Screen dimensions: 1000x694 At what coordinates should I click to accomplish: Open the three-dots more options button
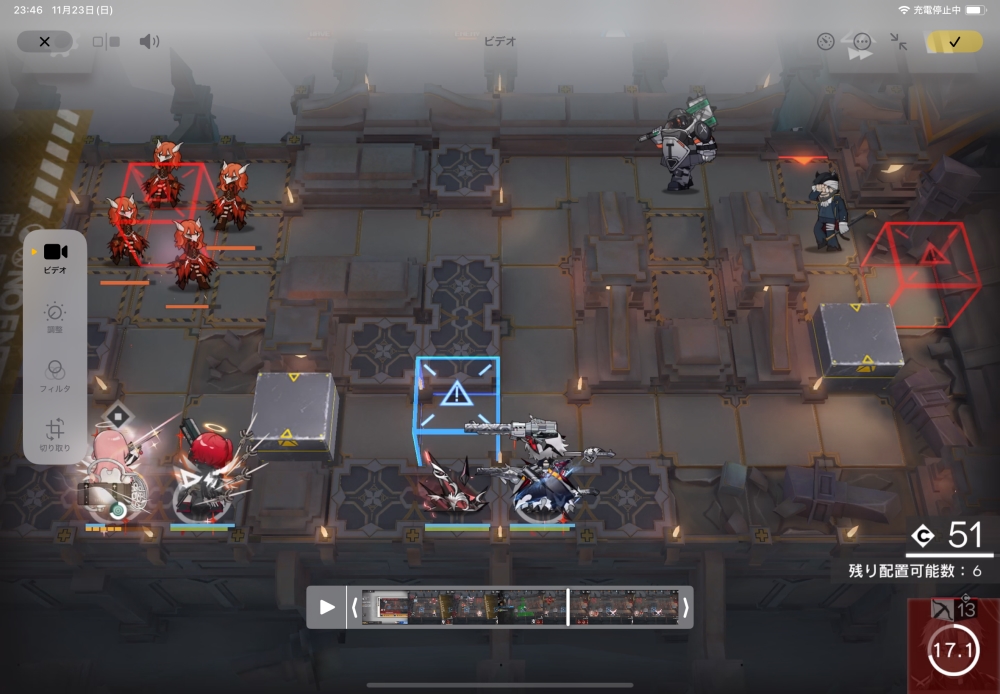[862, 42]
